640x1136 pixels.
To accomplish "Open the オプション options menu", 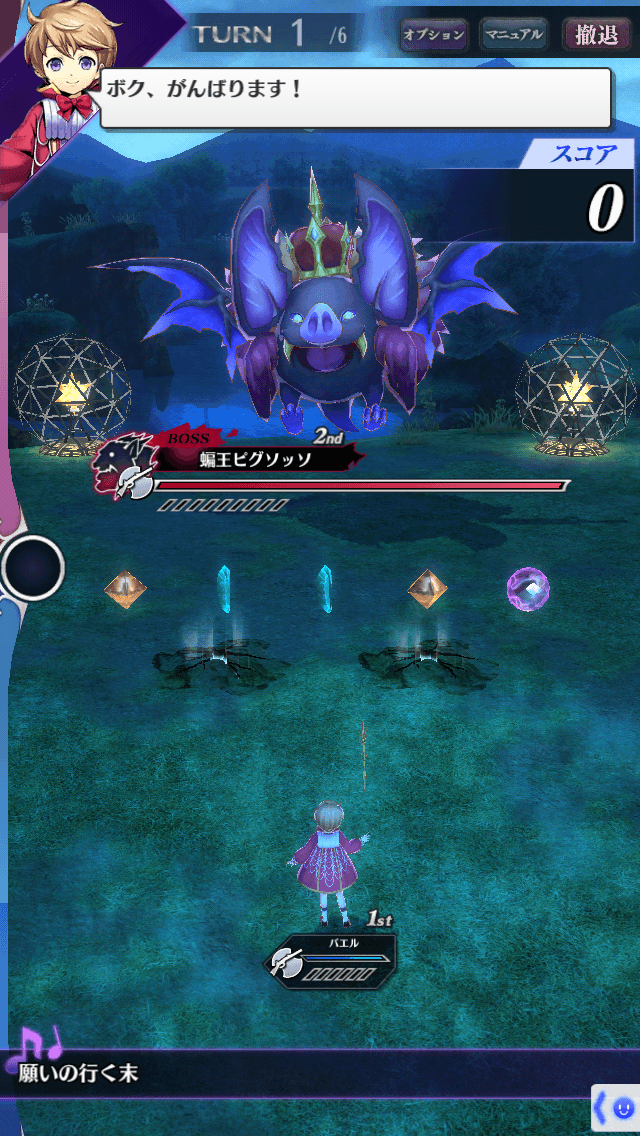I will (x=433, y=35).
